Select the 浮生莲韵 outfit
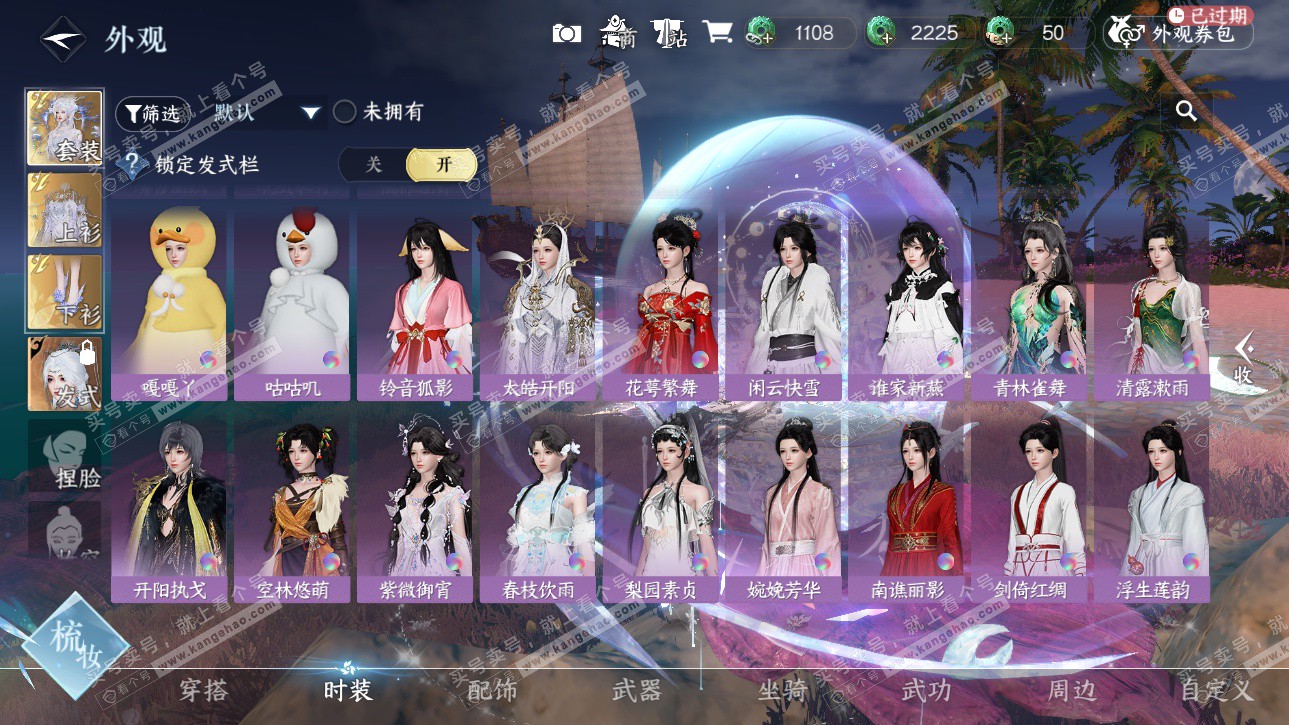 1153,505
